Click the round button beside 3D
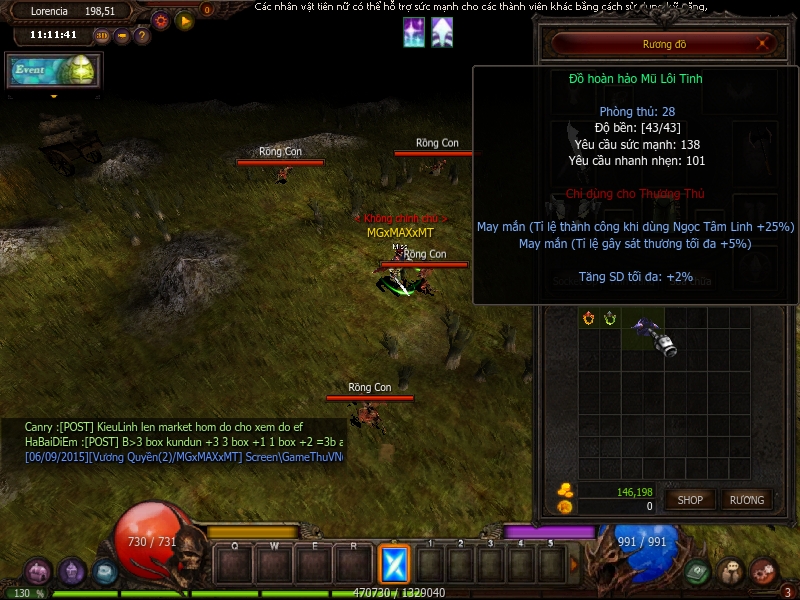 [122, 36]
